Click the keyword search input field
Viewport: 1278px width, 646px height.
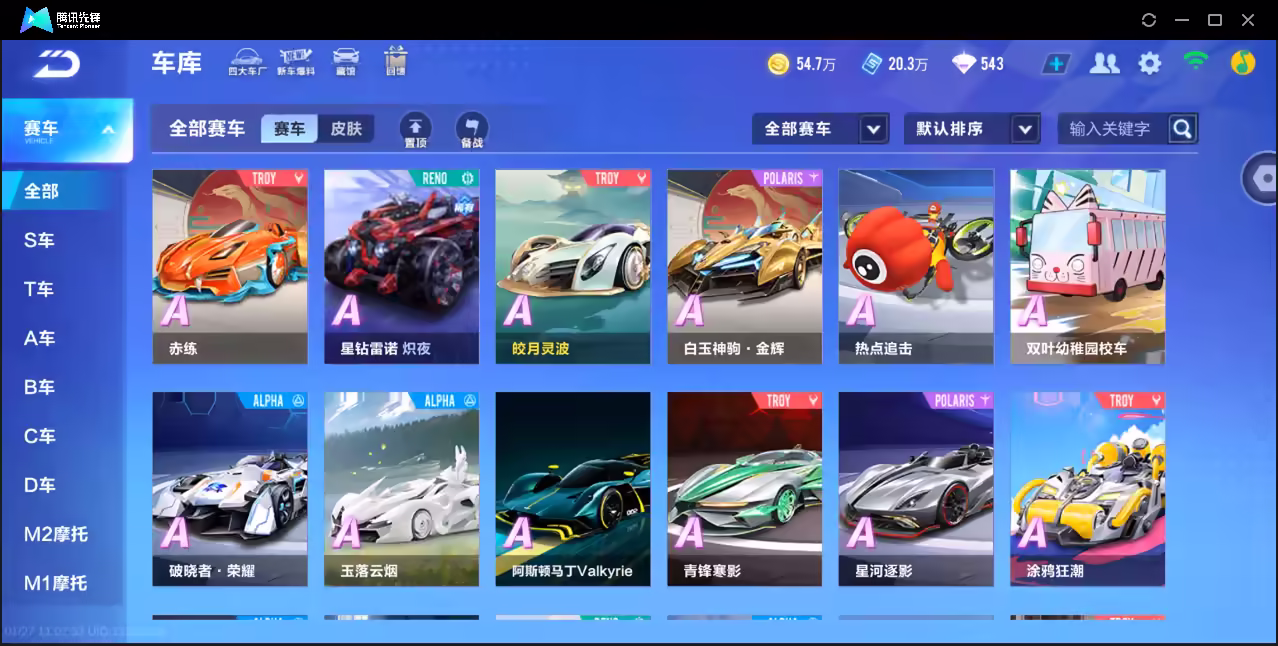point(1110,129)
